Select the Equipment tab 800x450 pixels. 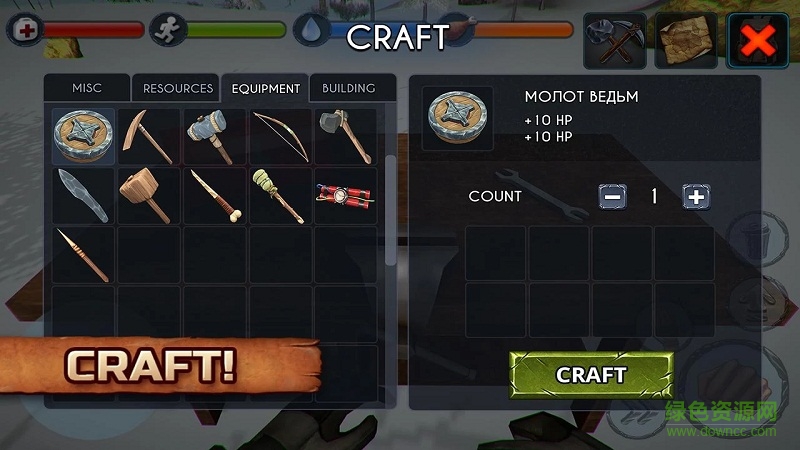click(265, 88)
